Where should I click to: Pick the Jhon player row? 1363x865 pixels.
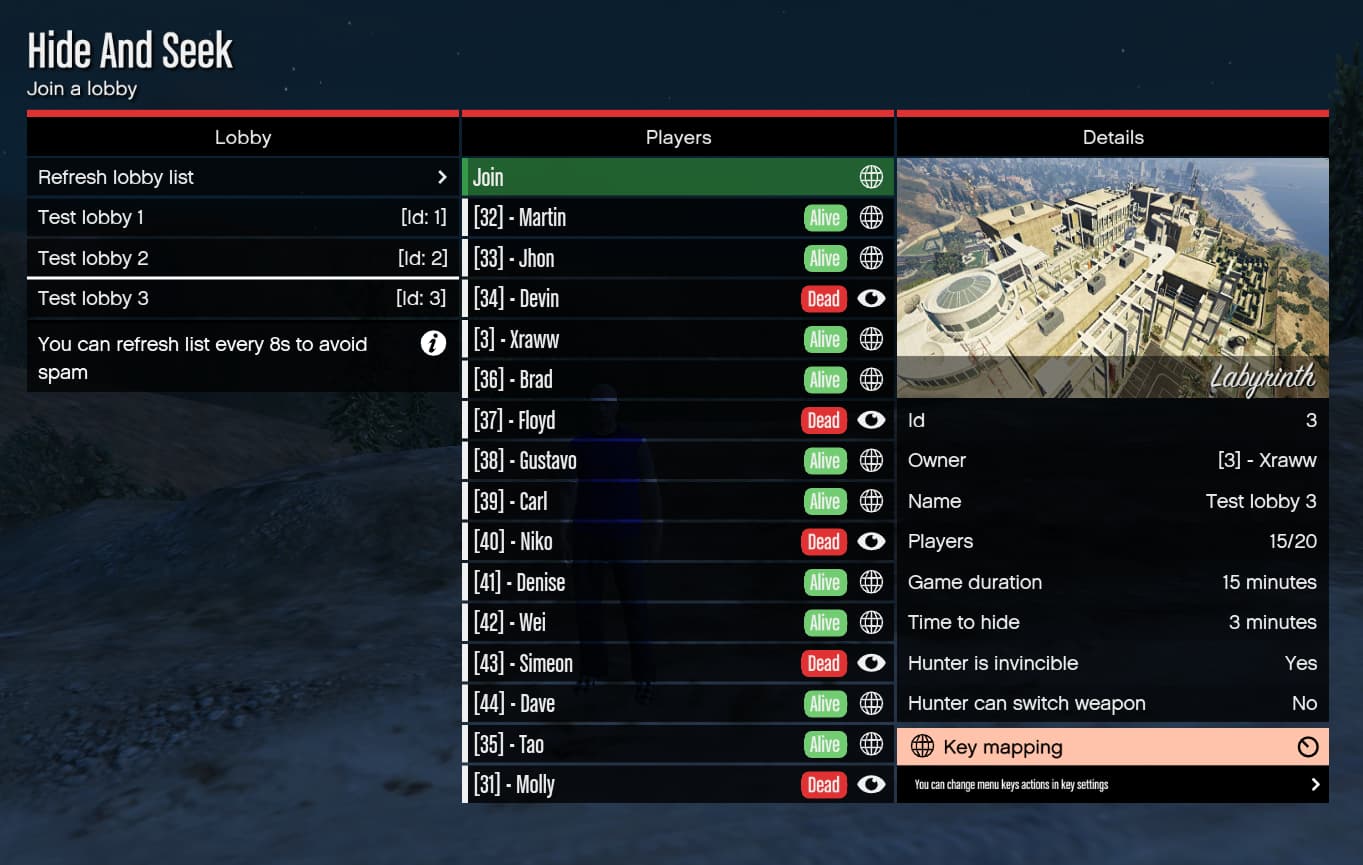click(630, 258)
